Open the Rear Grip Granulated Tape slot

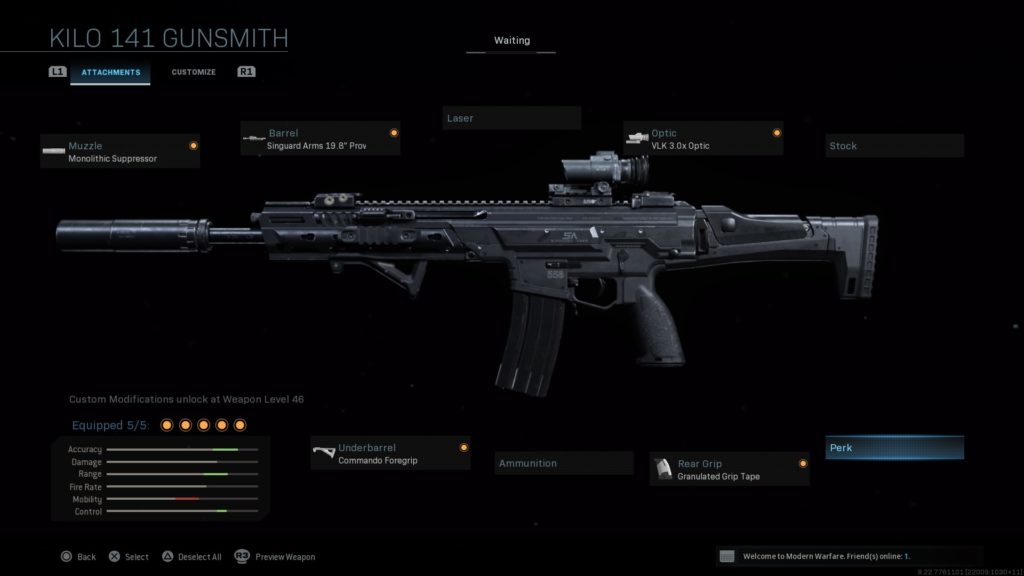coord(729,469)
